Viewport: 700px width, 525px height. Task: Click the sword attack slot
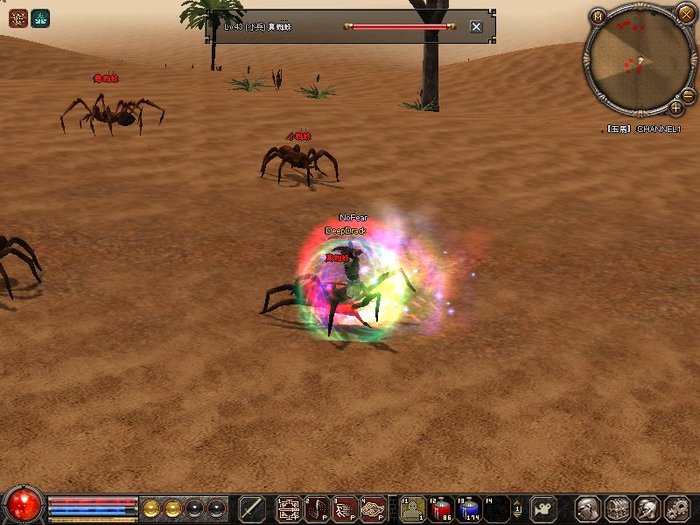[253, 508]
